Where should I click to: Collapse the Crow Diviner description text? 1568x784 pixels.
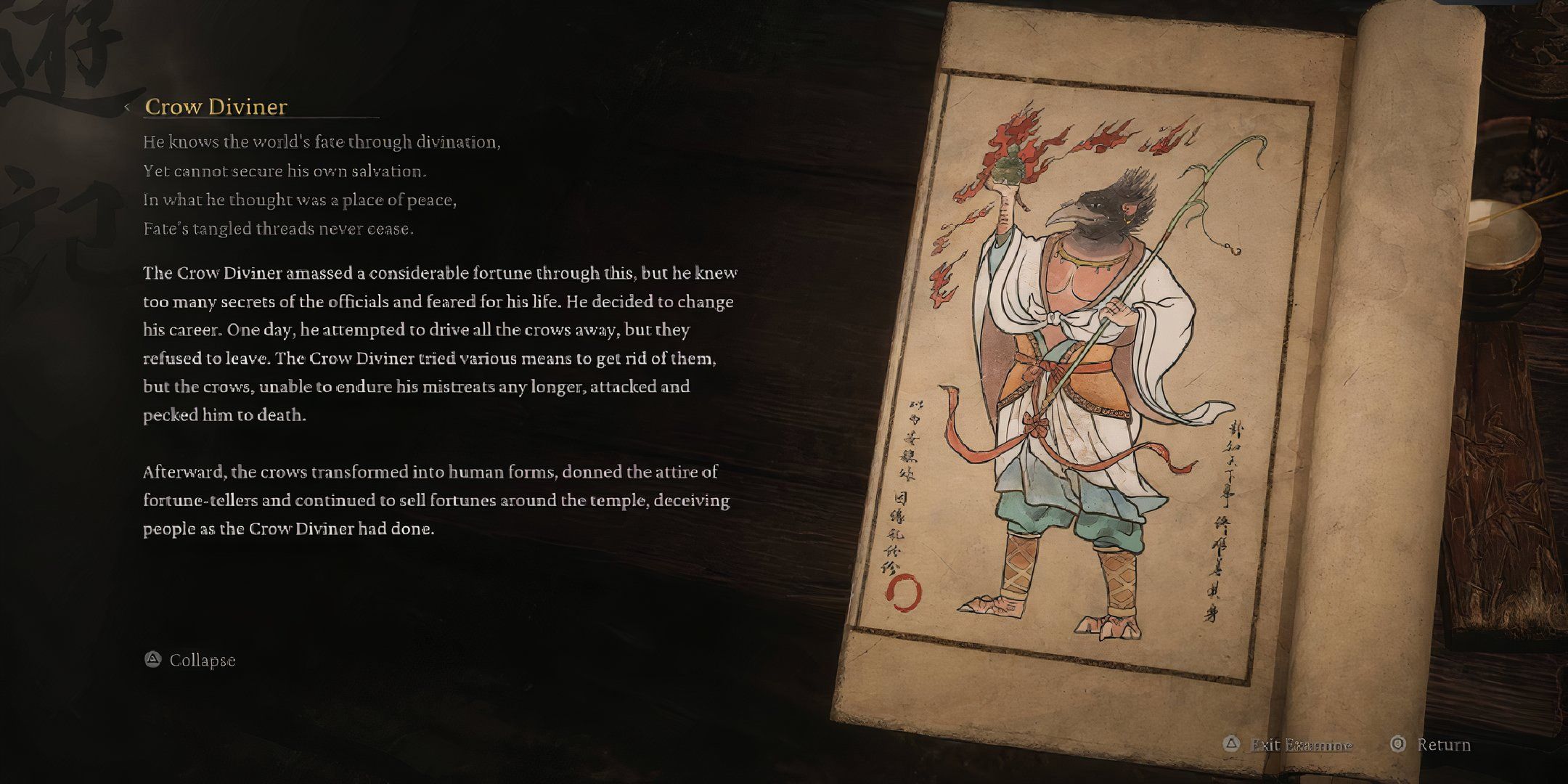tap(202, 661)
